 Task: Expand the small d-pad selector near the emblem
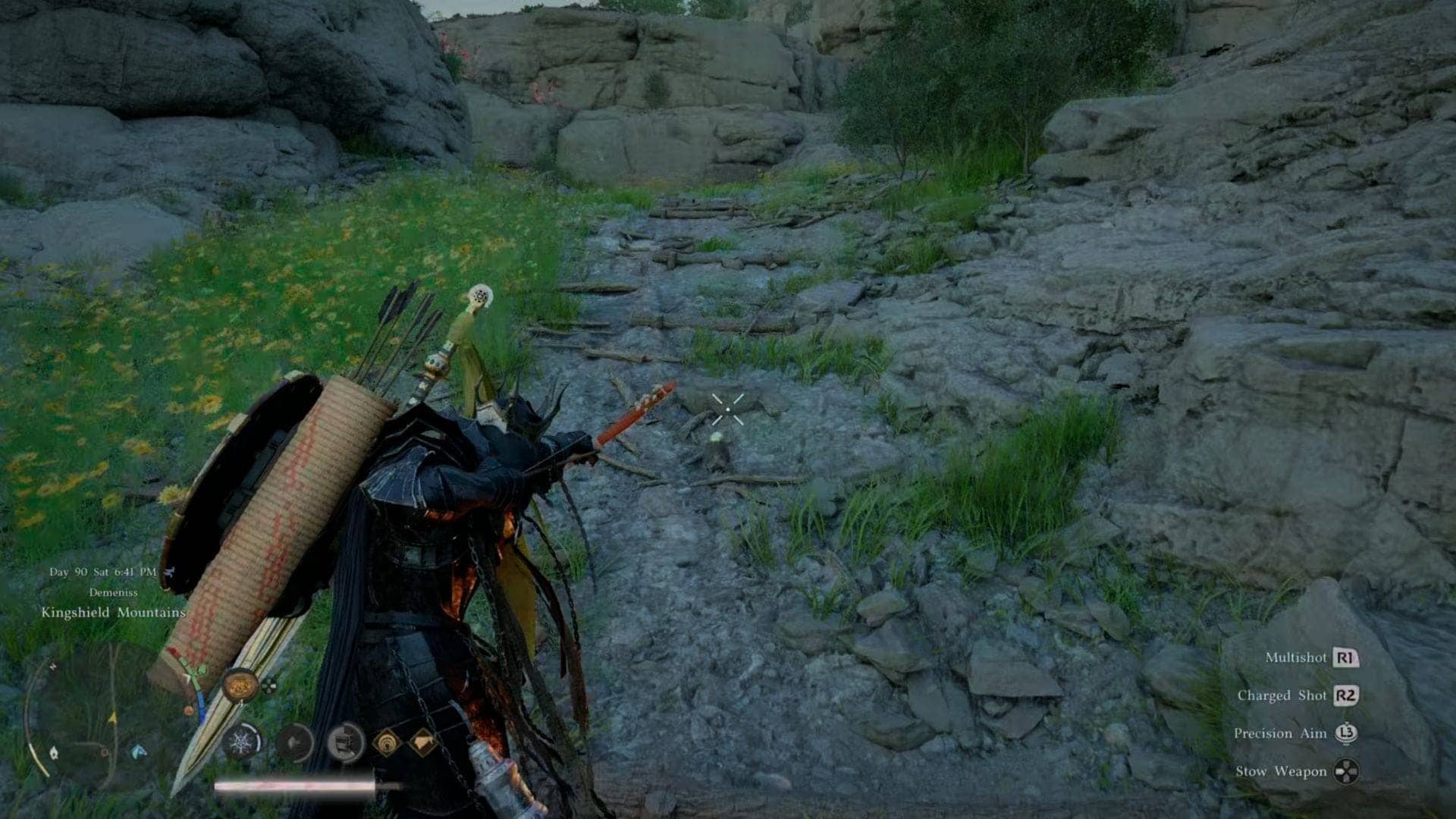(269, 686)
